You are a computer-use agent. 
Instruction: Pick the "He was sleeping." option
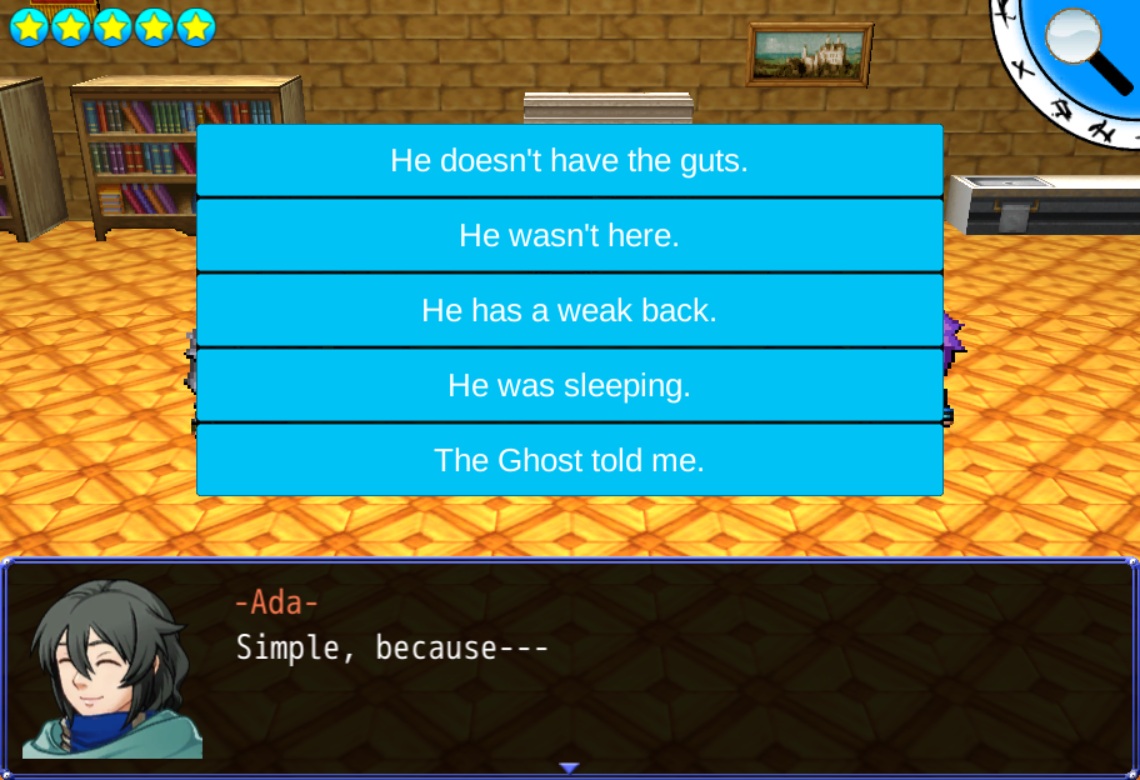coord(569,385)
